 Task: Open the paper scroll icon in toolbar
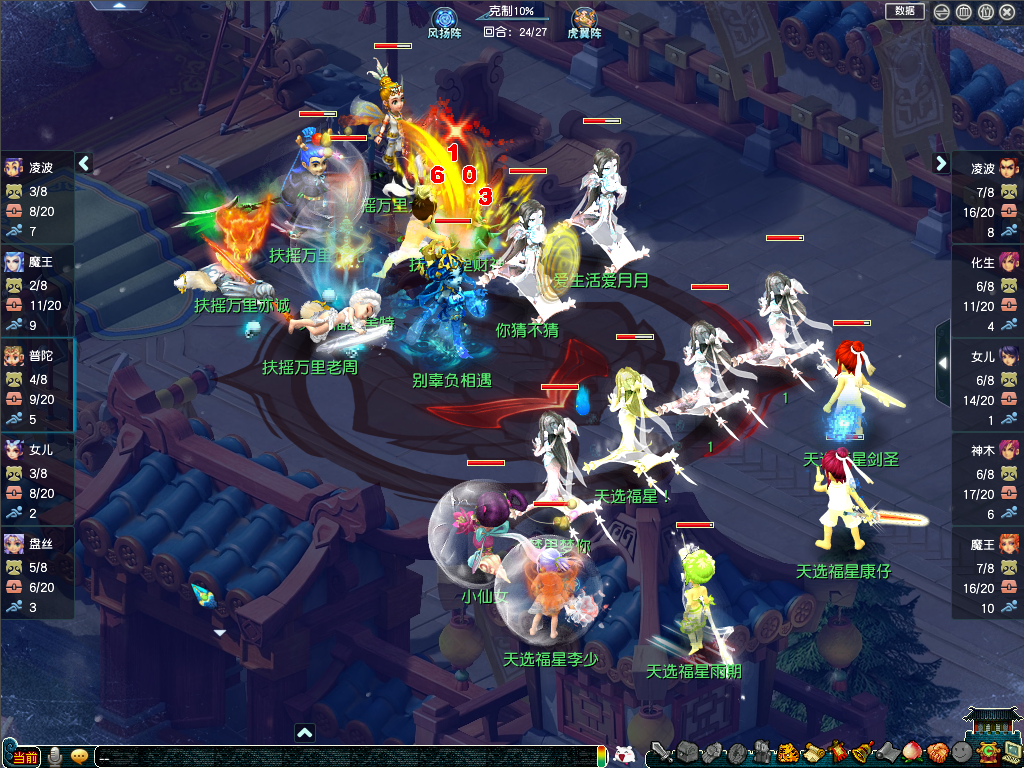[x=812, y=752]
